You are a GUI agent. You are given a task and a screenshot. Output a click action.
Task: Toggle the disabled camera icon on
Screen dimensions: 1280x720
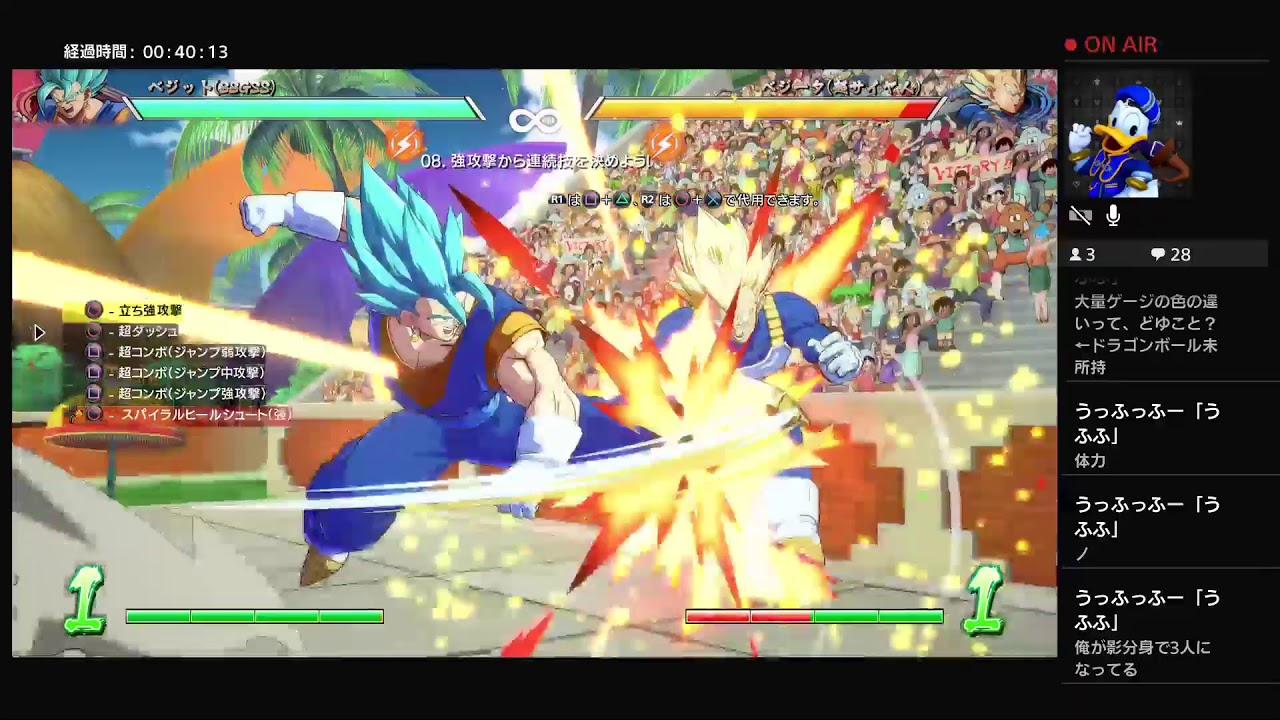point(1082,214)
